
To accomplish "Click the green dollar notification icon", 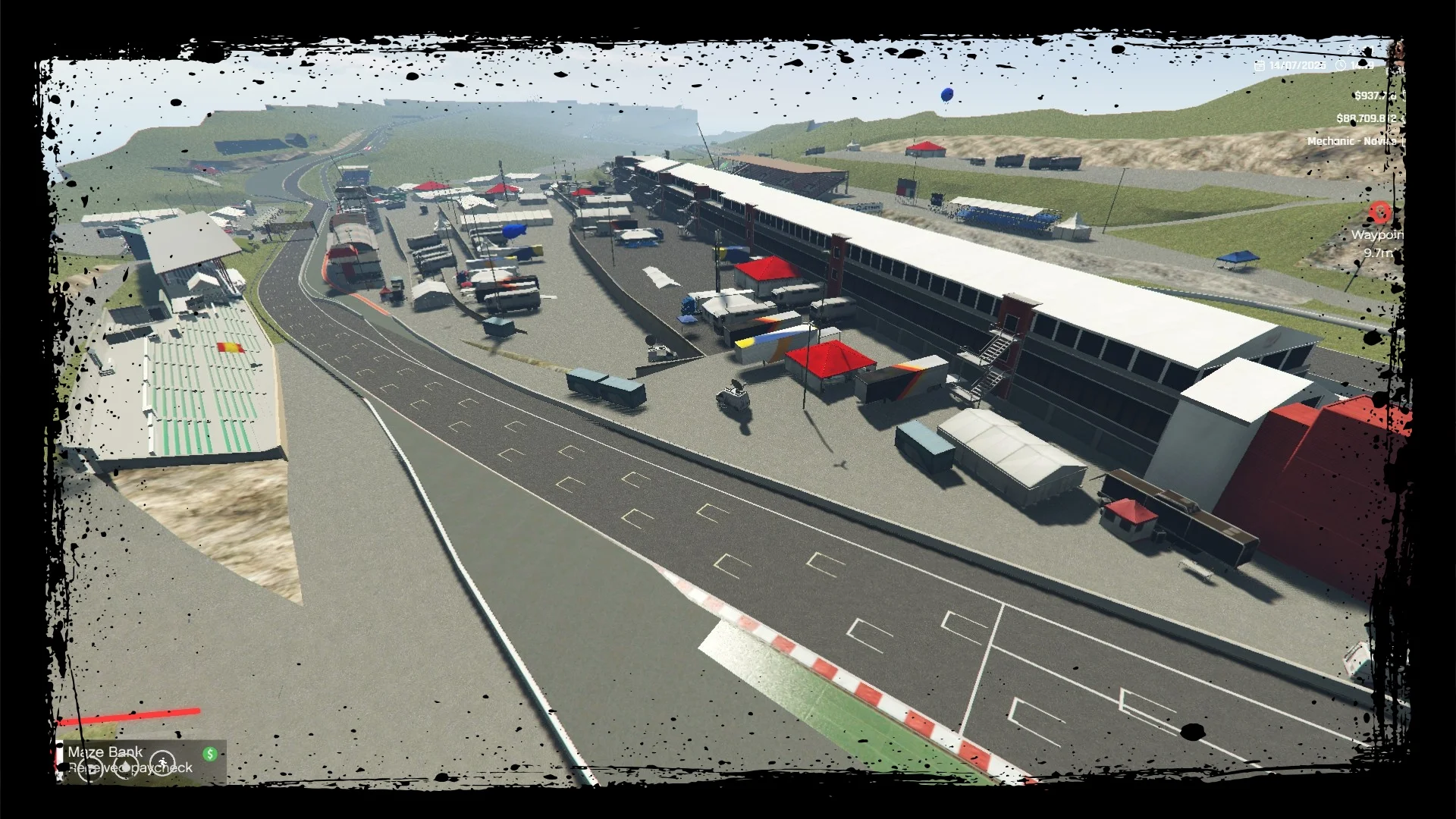I will pyautogui.click(x=210, y=754).
